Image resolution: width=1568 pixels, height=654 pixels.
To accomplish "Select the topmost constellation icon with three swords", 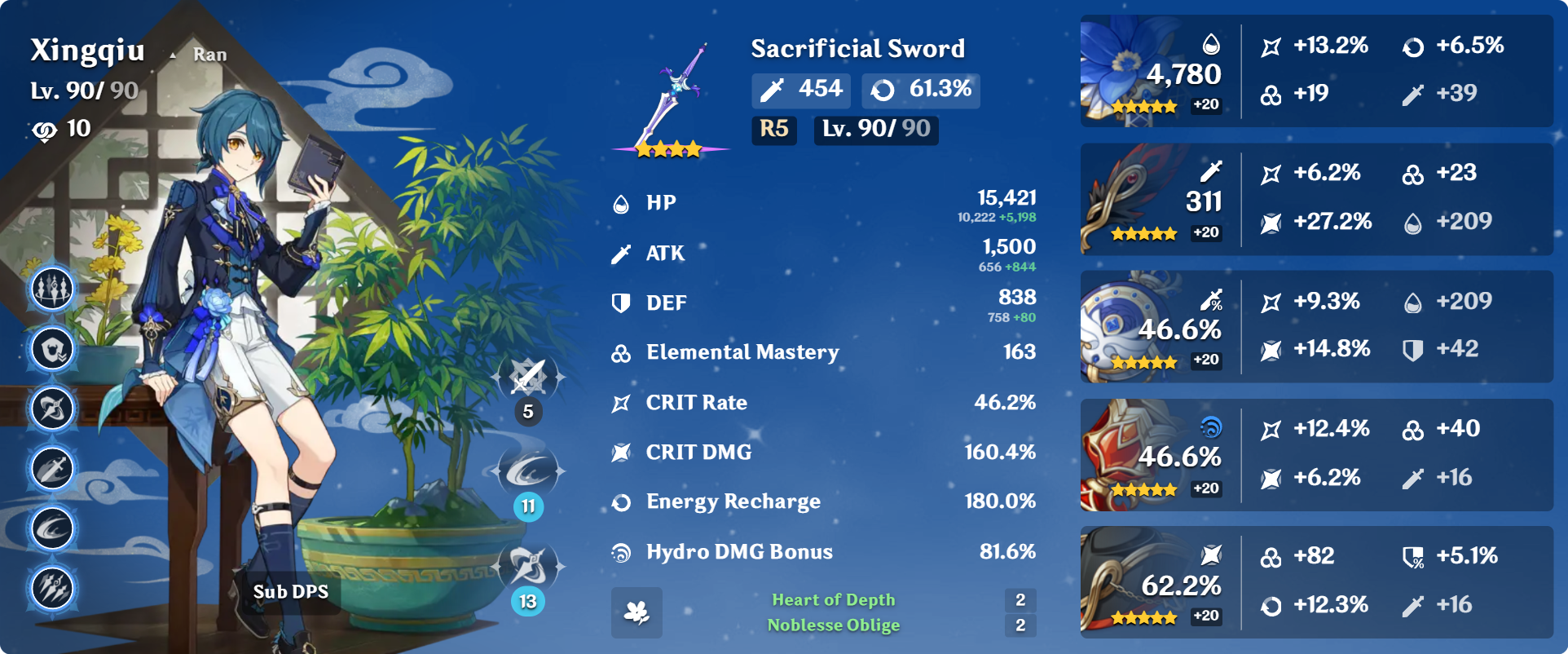I will pyautogui.click(x=53, y=289).
